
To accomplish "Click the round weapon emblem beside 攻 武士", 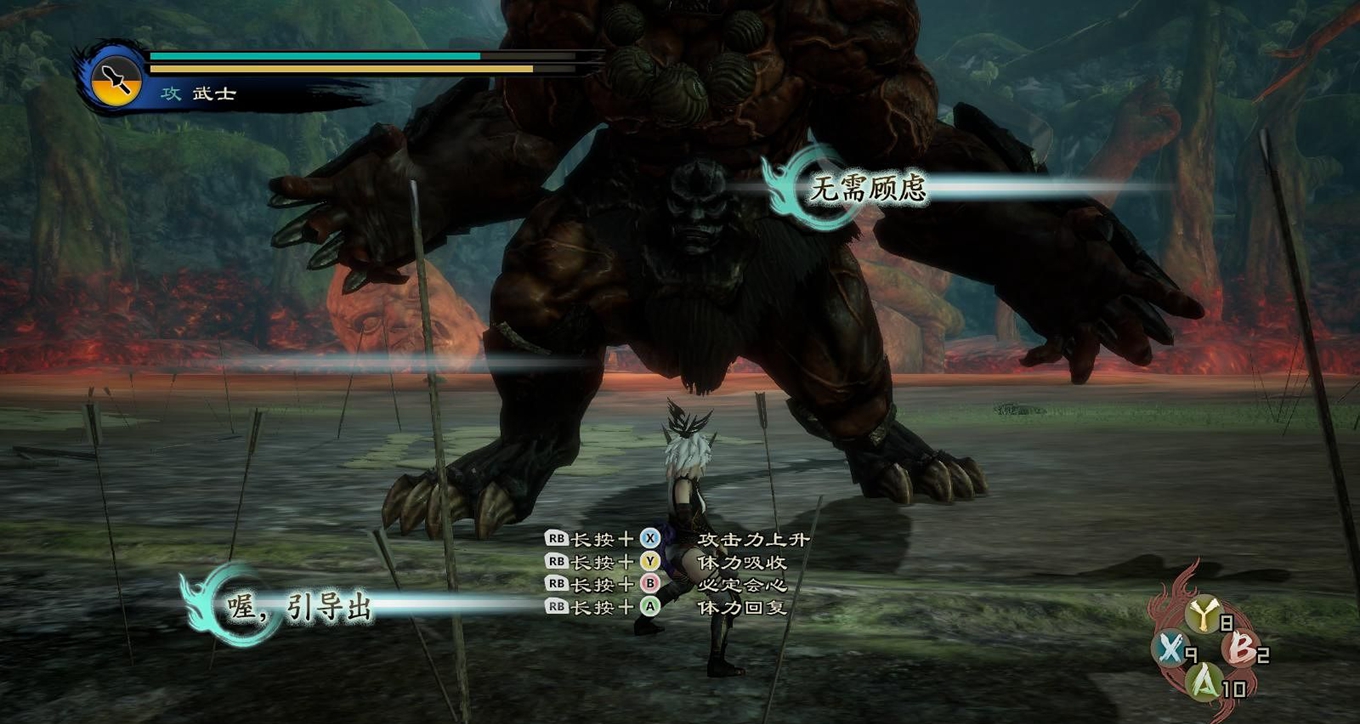I will click(x=117, y=81).
